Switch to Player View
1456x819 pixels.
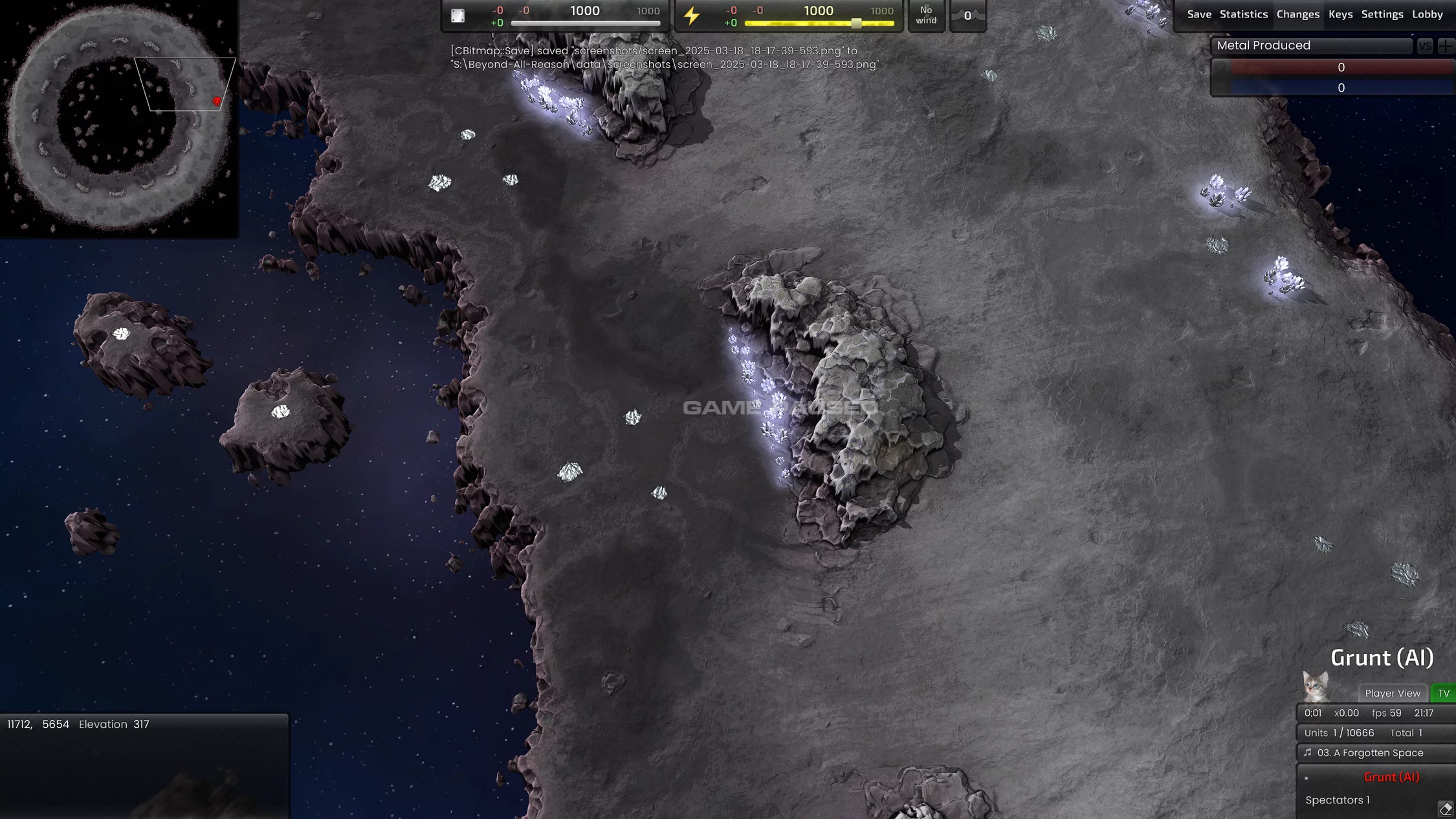tap(1392, 693)
